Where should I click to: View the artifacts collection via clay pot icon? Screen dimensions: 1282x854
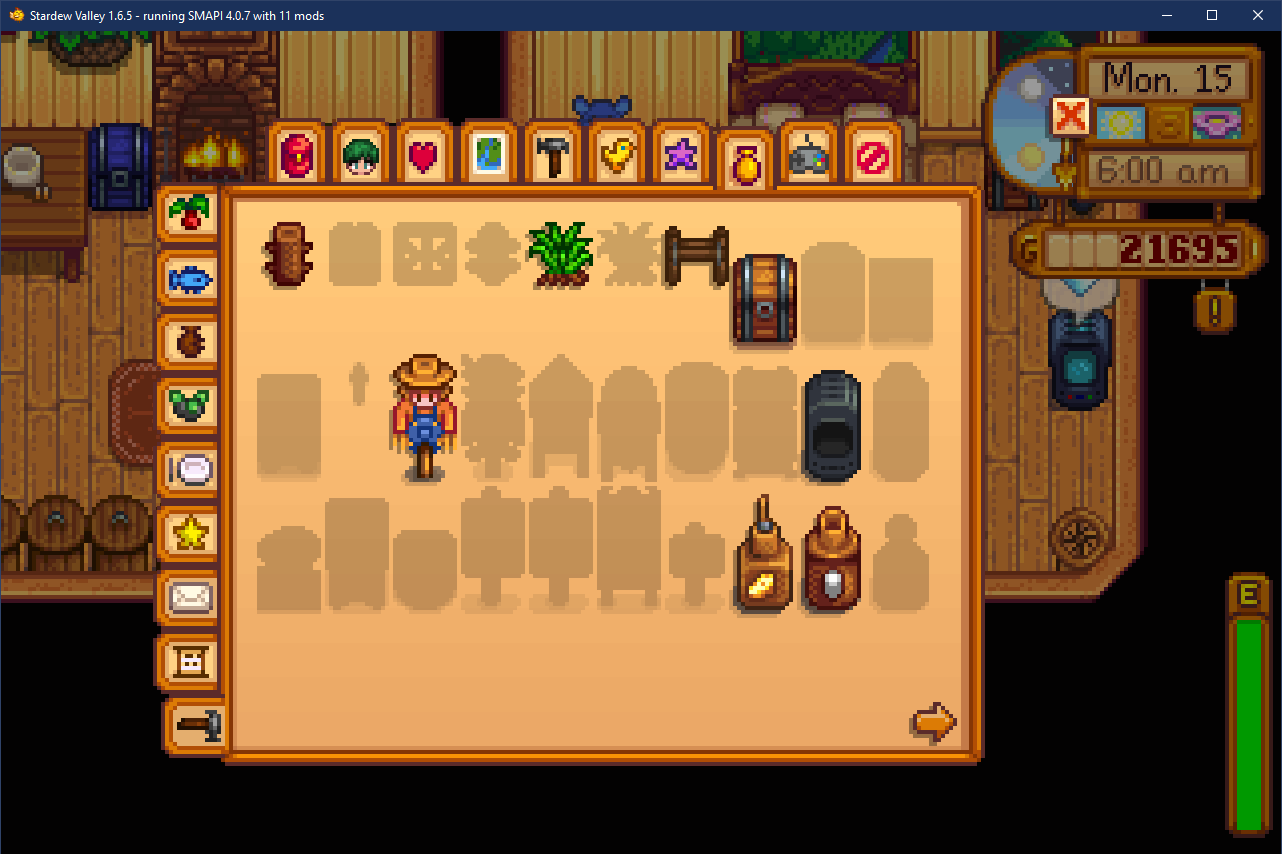[x=189, y=344]
